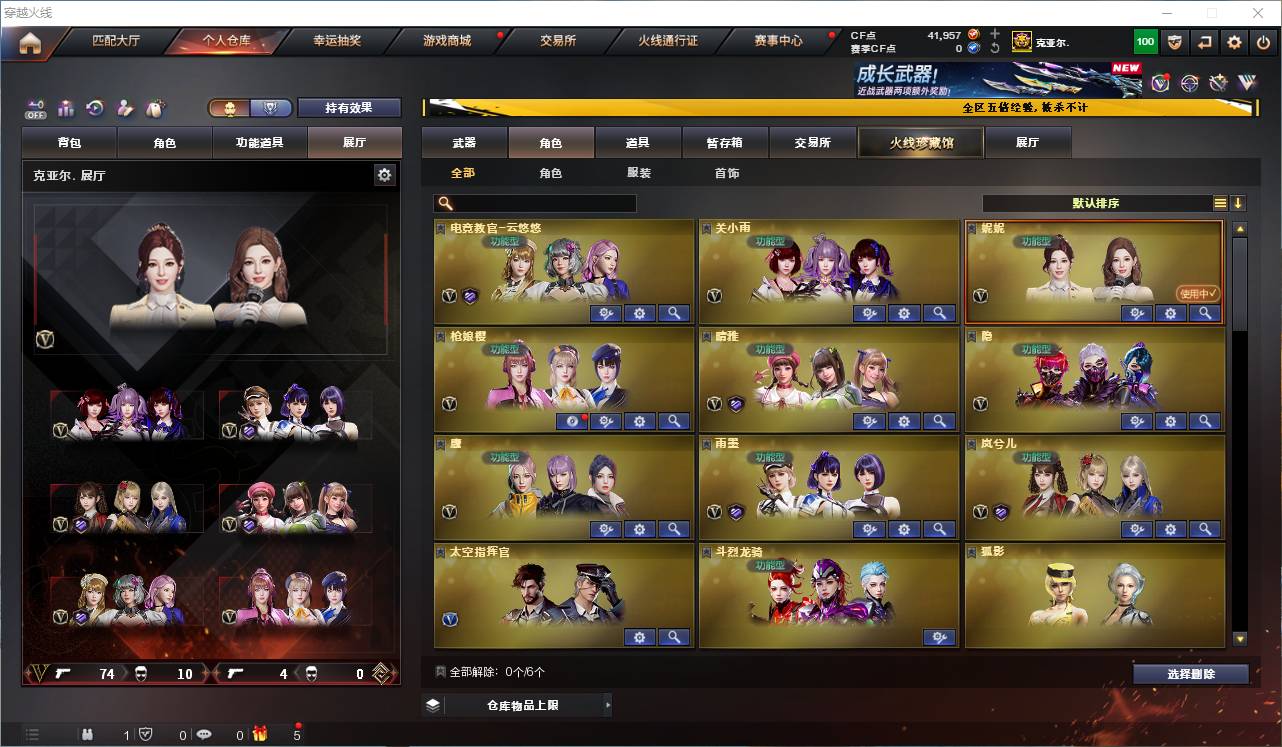Viewport: 1282px width, 747px height.
Task: Click the return arrow icon near the settings gear
Action: [x=1204, y=41]
